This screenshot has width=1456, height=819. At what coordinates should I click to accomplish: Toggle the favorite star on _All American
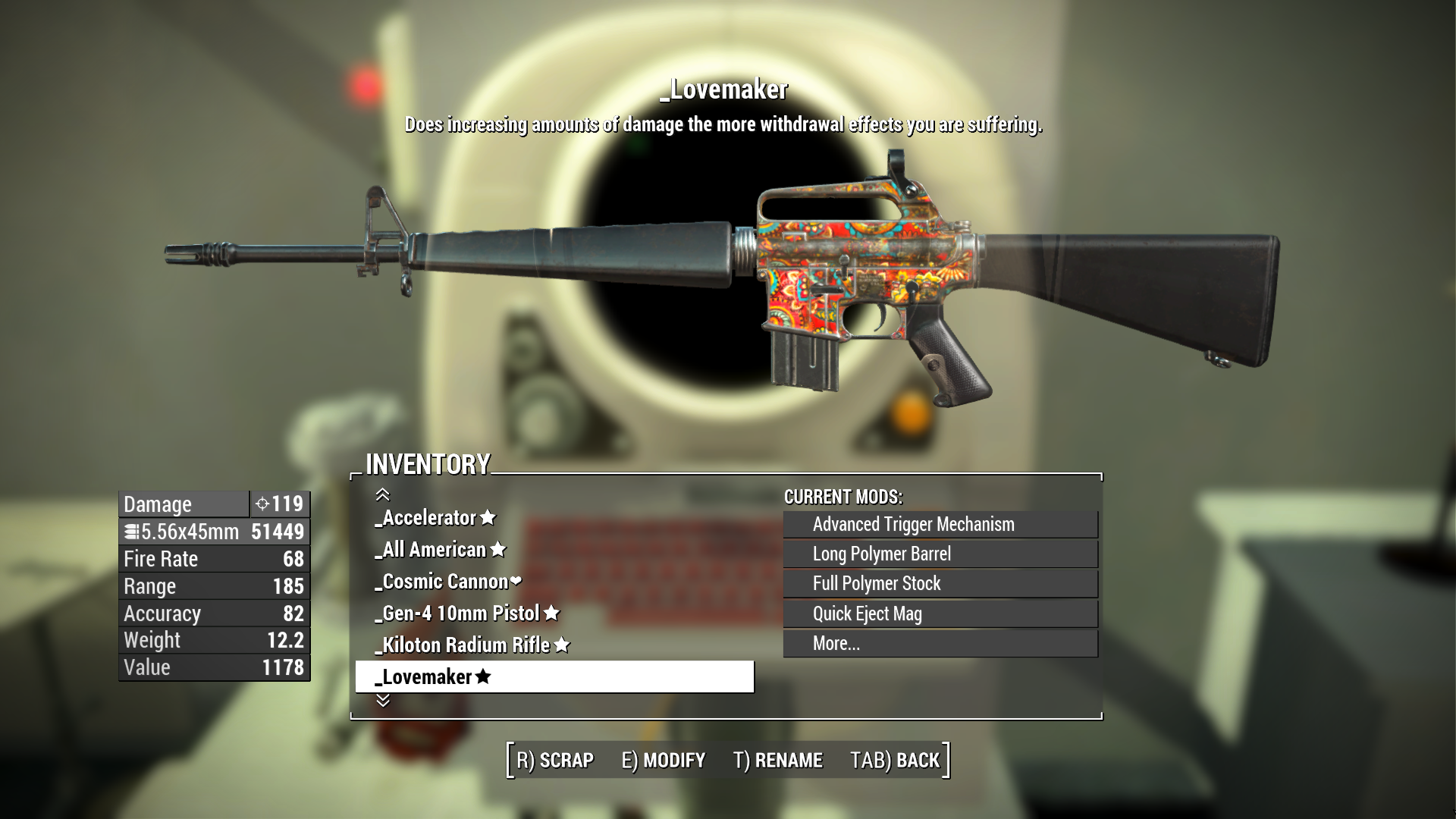coord(497,549)
